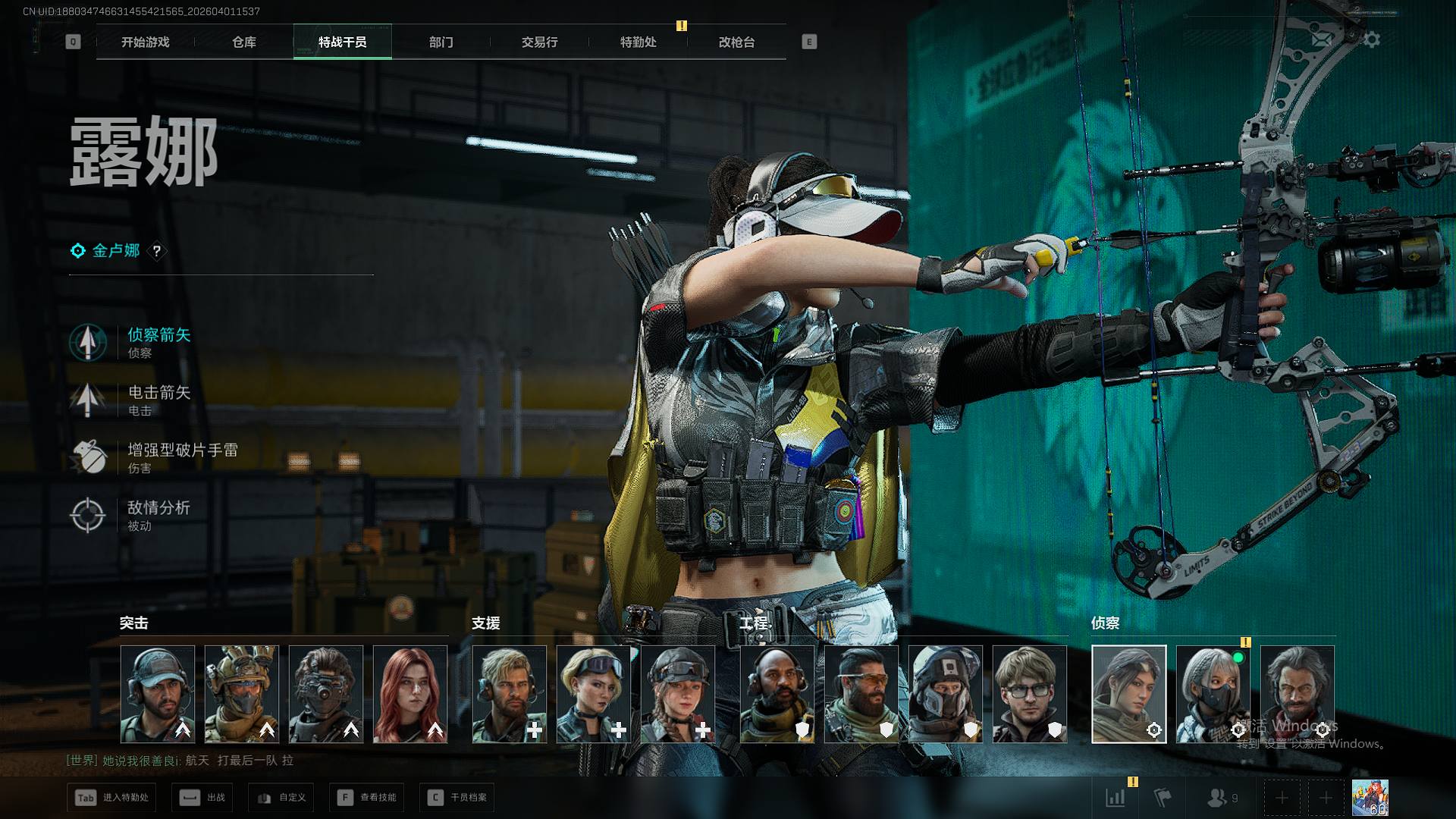1456x819 pixels.
Task: Open the 交易行 tab
Action: 539,42
